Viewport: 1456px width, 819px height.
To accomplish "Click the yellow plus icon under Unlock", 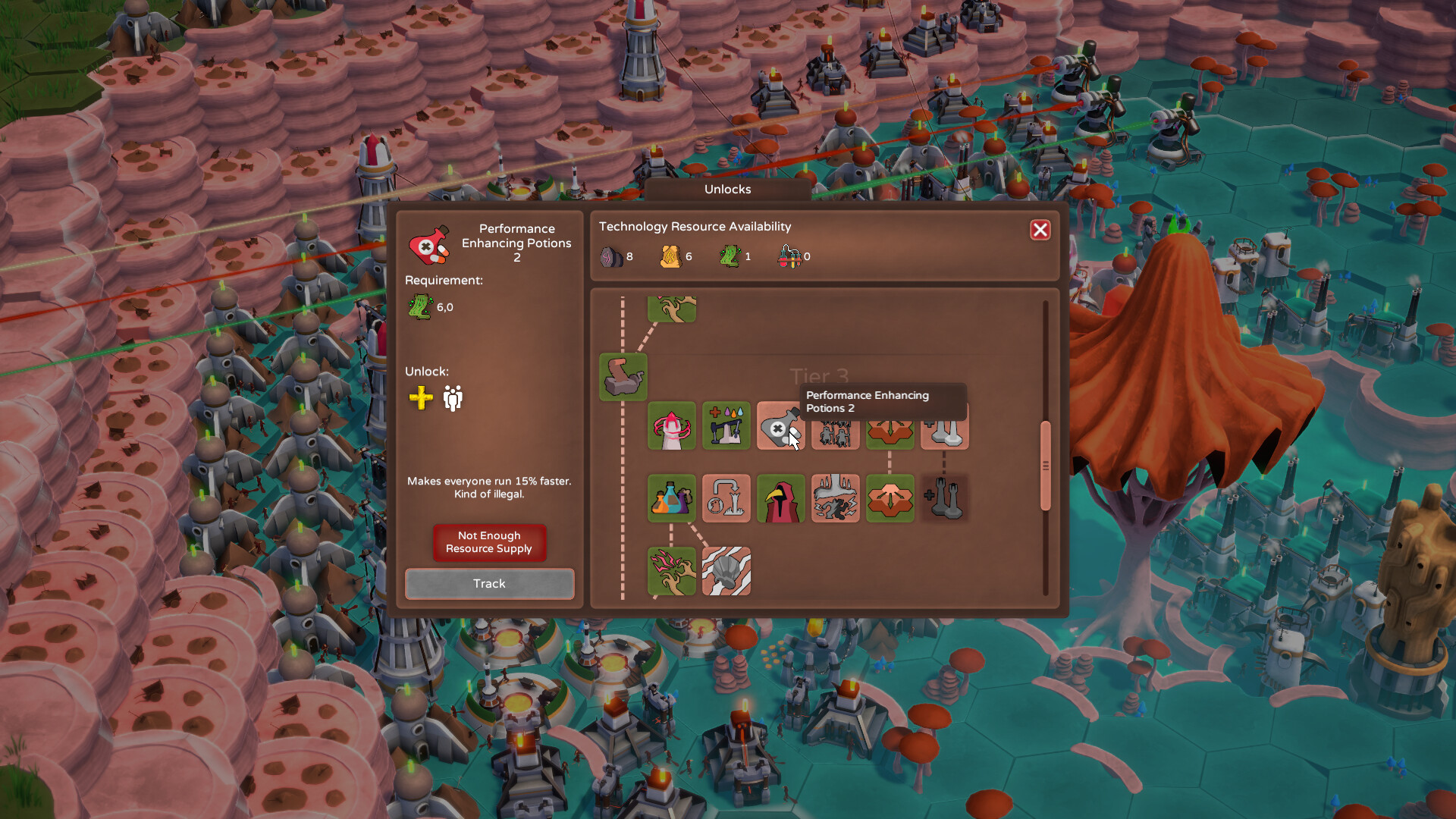I will pyautogui.click(x=420, y=398).
